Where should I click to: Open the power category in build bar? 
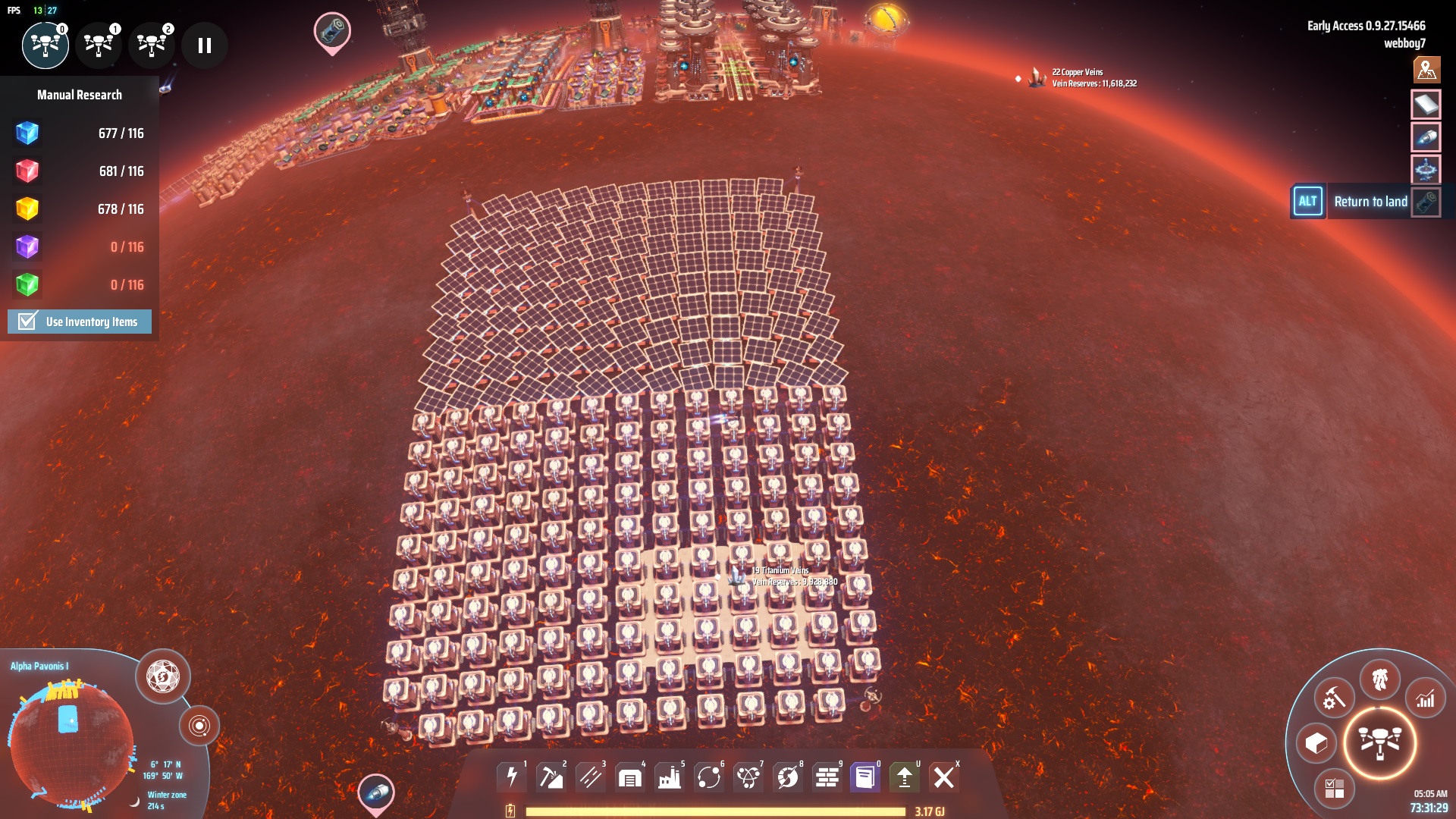coord(512,777)
